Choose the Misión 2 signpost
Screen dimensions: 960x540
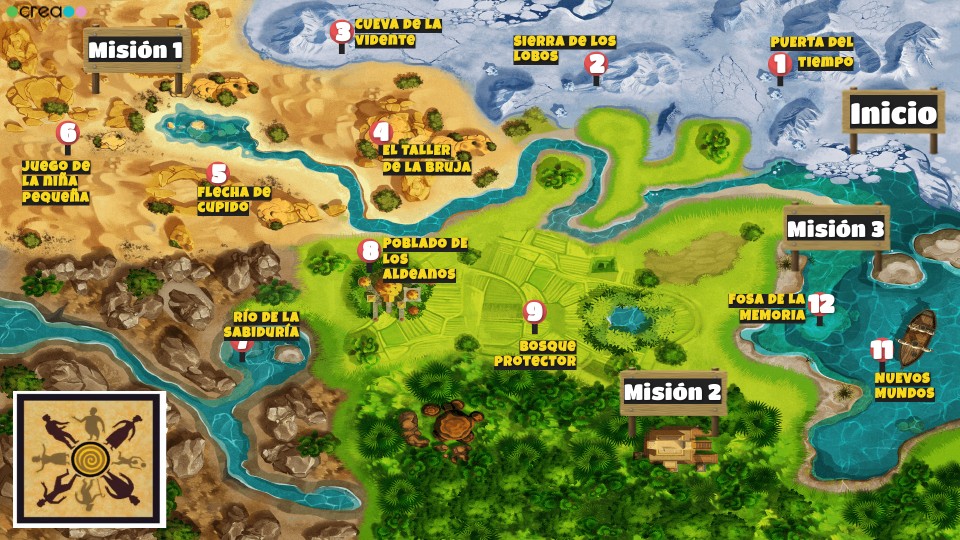(672, 392)
